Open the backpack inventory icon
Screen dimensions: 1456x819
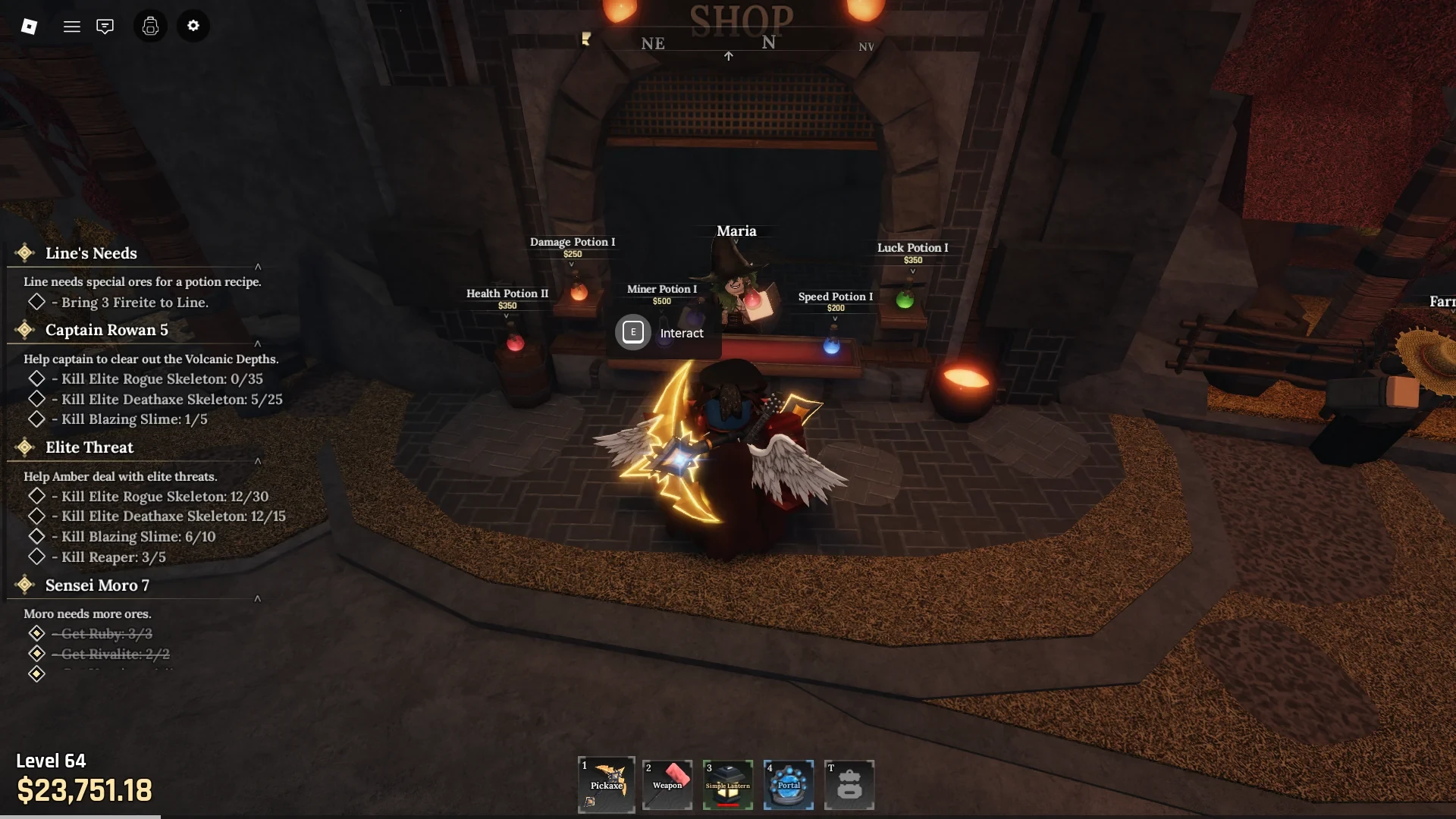pyautogui.click(x=149, y=25)
